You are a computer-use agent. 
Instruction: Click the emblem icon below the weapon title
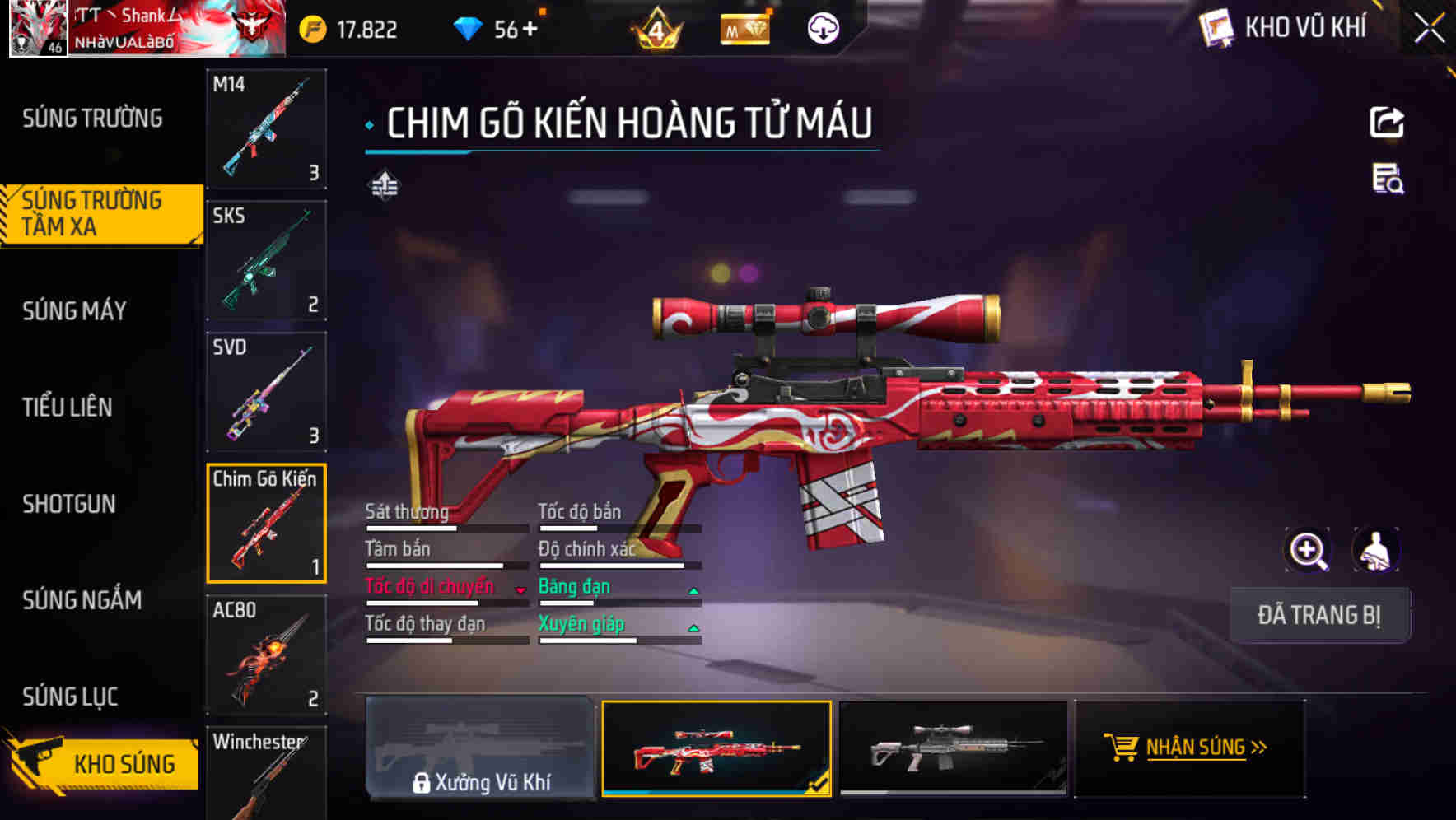[x=383, y=185]
